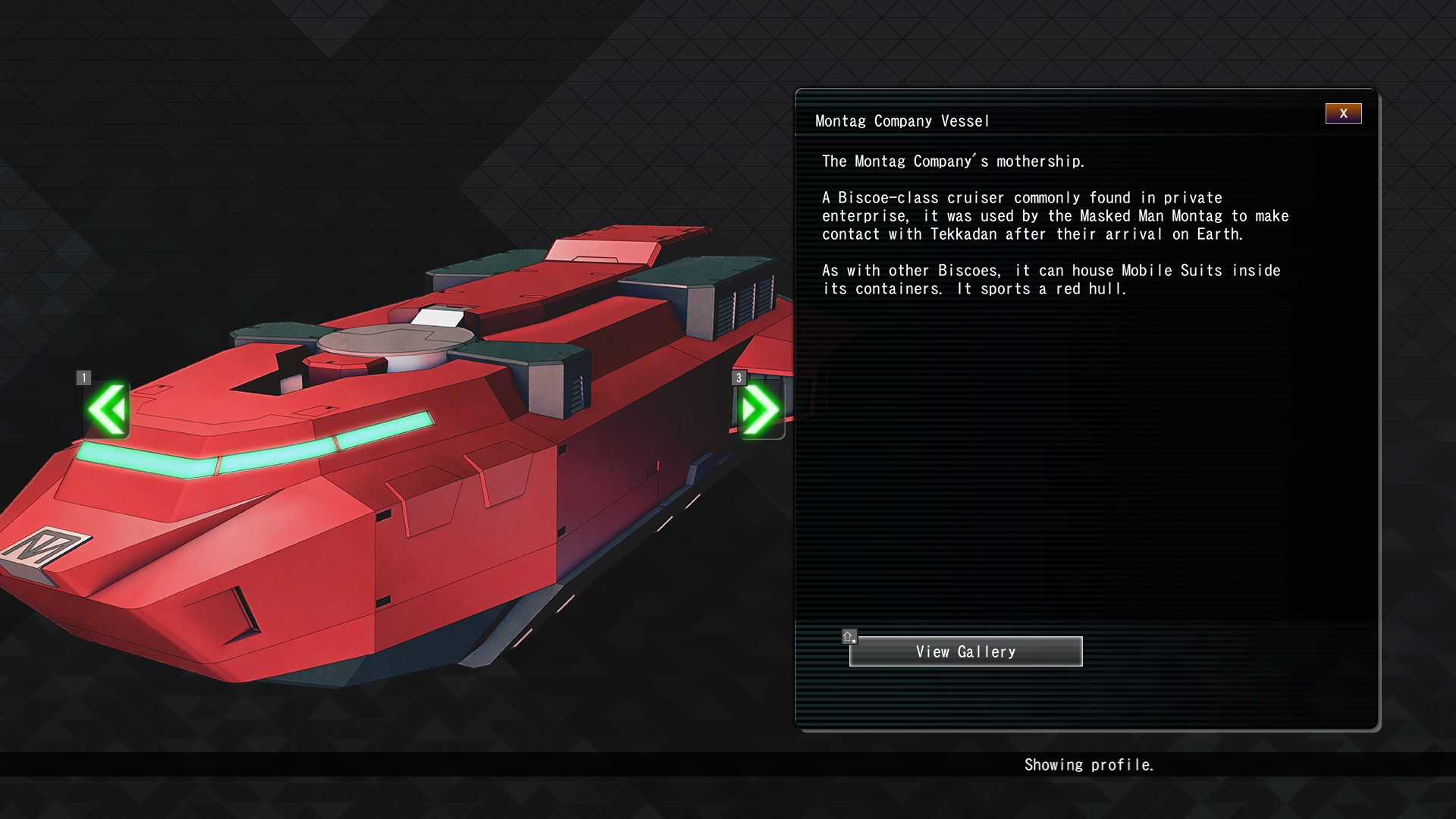Advance to the next profile with right arrow
The height and width of the screenshot is (819, 1456).
(760, 410)
